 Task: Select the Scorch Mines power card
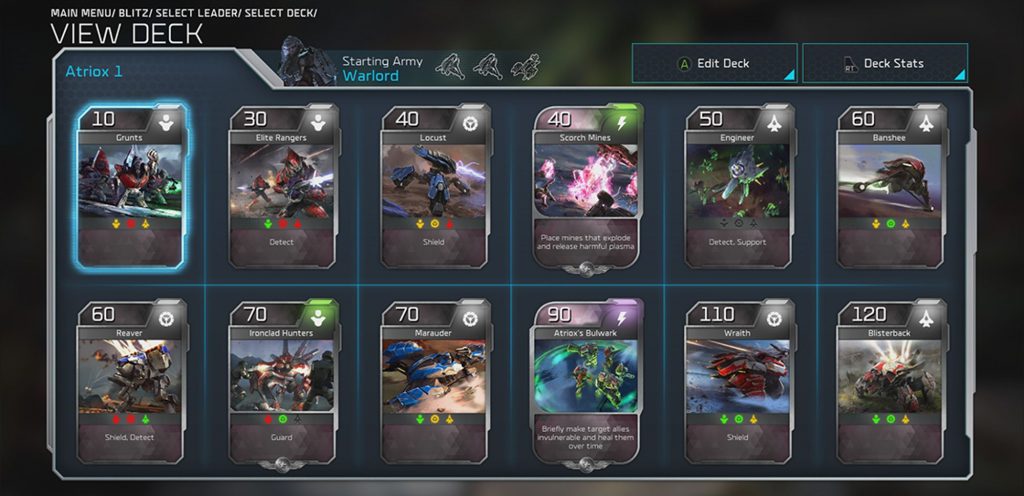pyautogui.click(x=587, y=185)
